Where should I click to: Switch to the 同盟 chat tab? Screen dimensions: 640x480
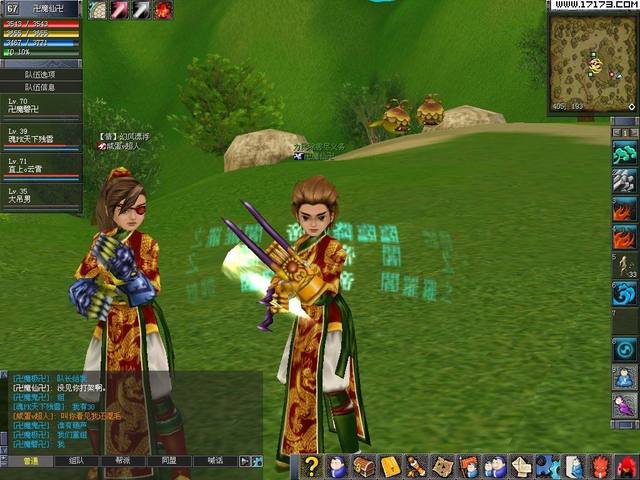[x=168, y=461]
